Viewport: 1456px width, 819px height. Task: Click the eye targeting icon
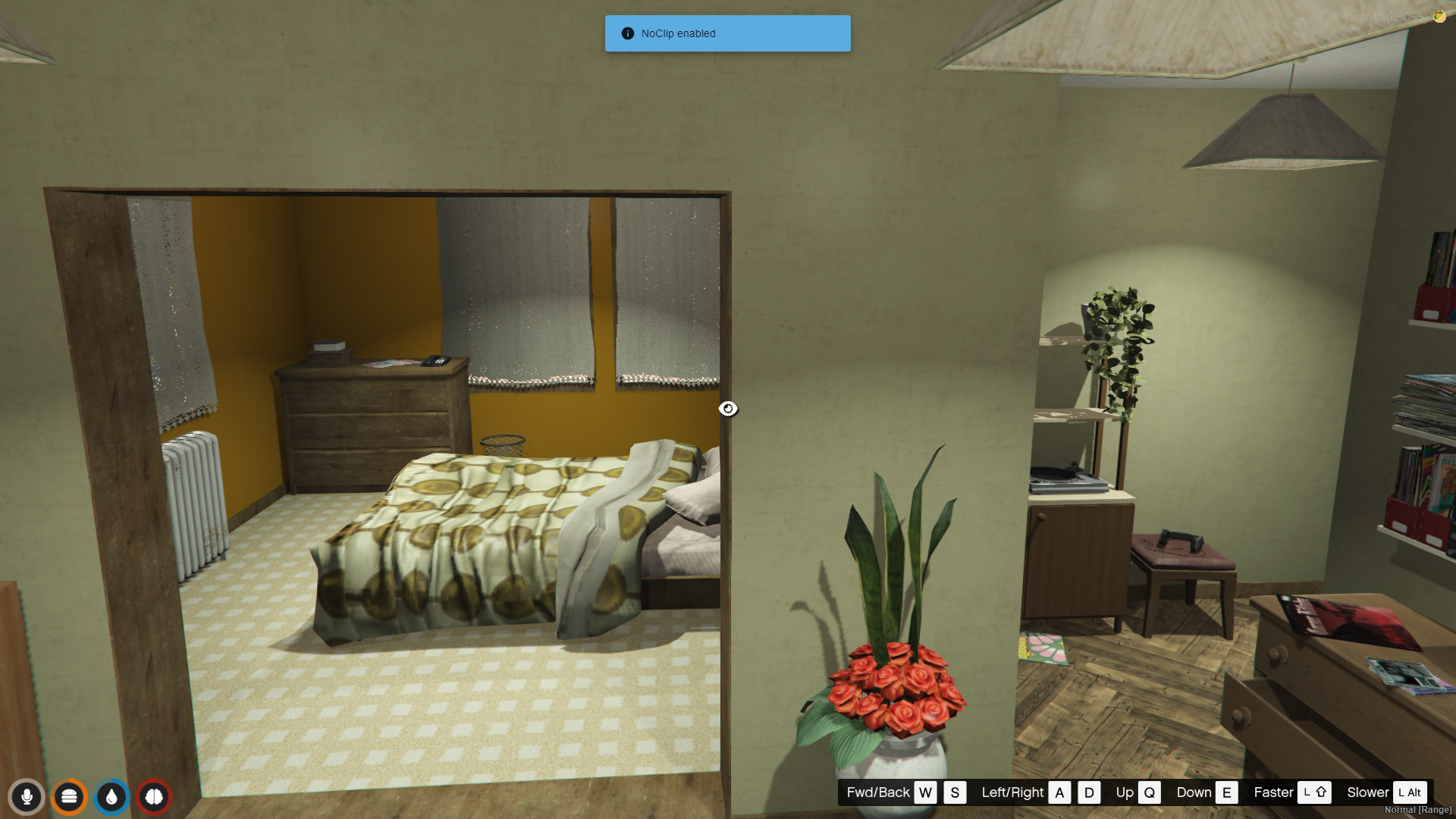[728, 409]
